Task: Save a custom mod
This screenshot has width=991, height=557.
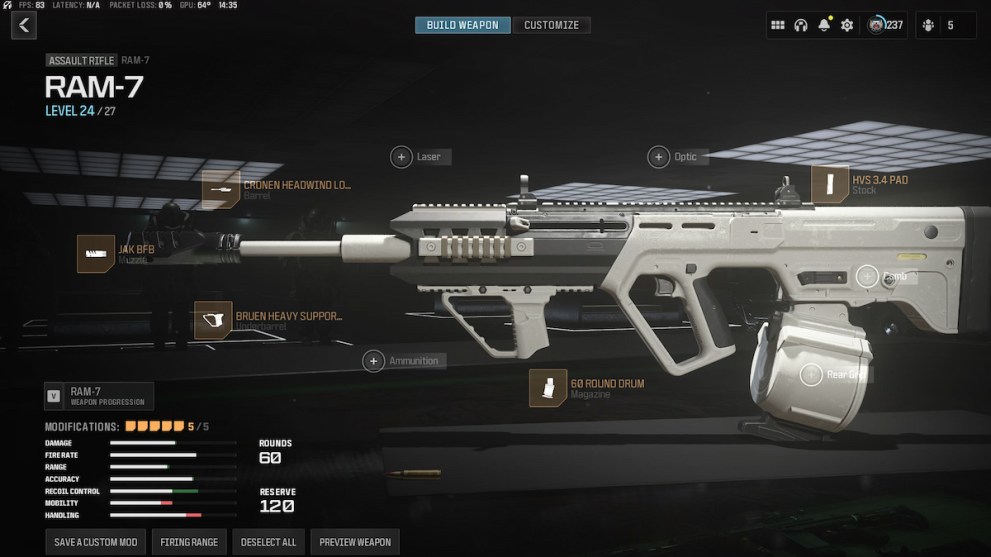Action: 93,542
